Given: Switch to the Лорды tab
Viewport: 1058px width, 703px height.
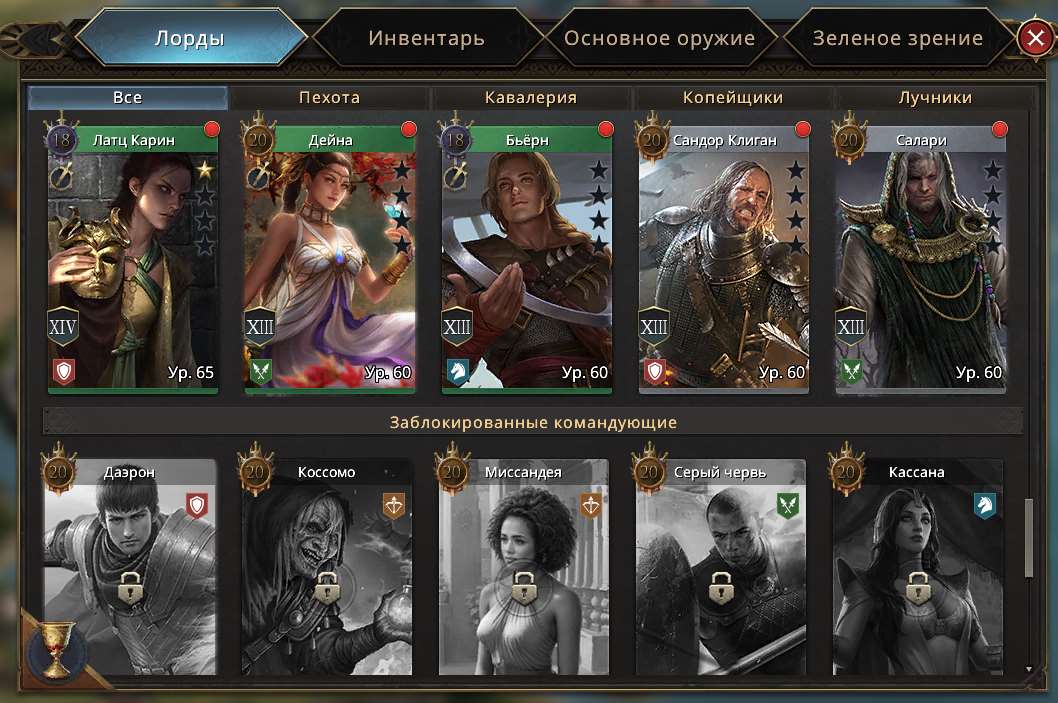Looking at the screenshot, I should click(x=189, y=39).
